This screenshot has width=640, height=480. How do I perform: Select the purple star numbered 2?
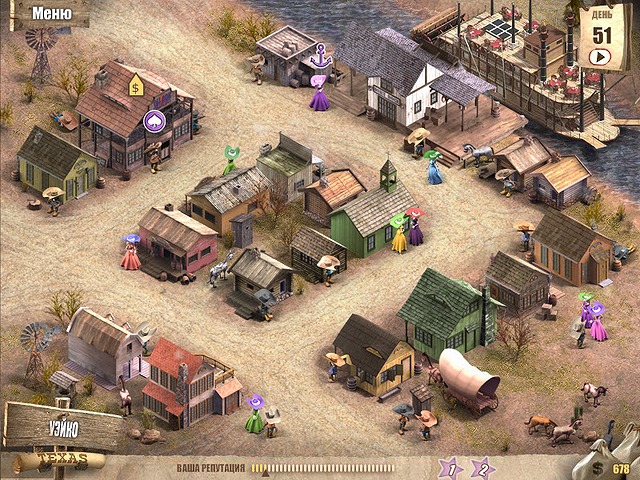pyautogui.click(x=483, y=467)
